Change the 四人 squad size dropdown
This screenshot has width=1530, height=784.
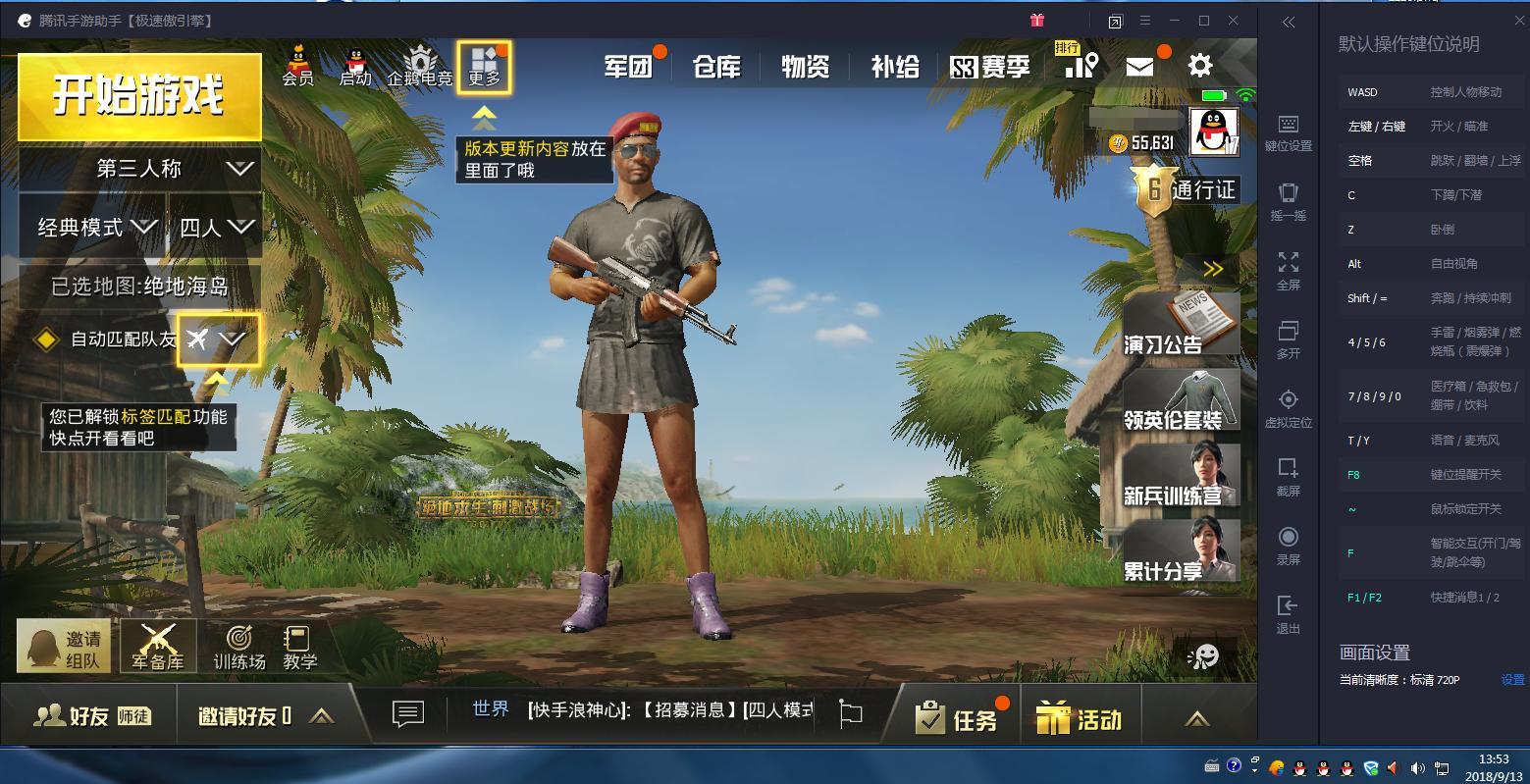click(x=215, y=228)
